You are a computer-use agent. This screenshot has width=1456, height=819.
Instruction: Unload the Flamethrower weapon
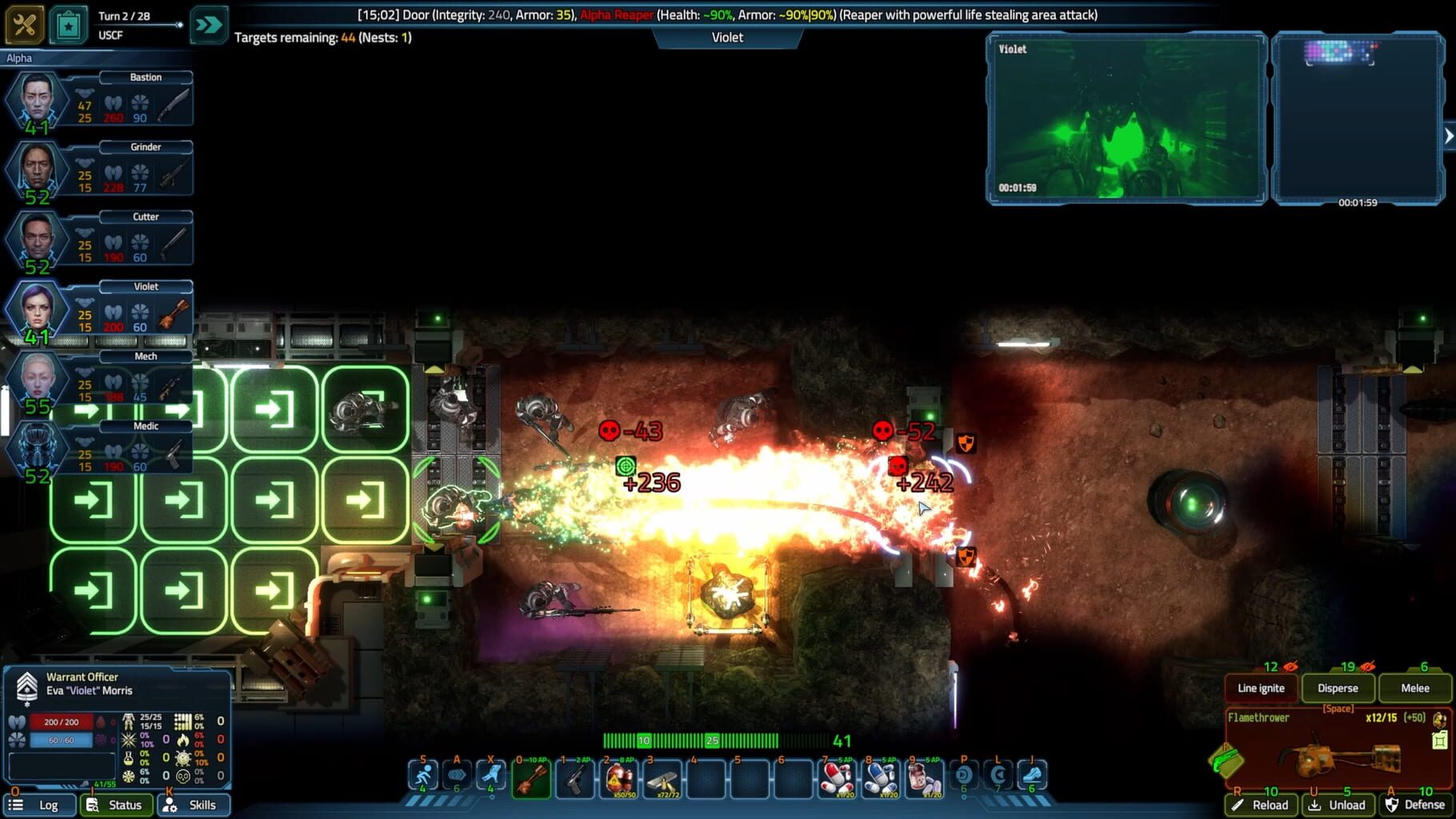click(x=1338, y=805)
